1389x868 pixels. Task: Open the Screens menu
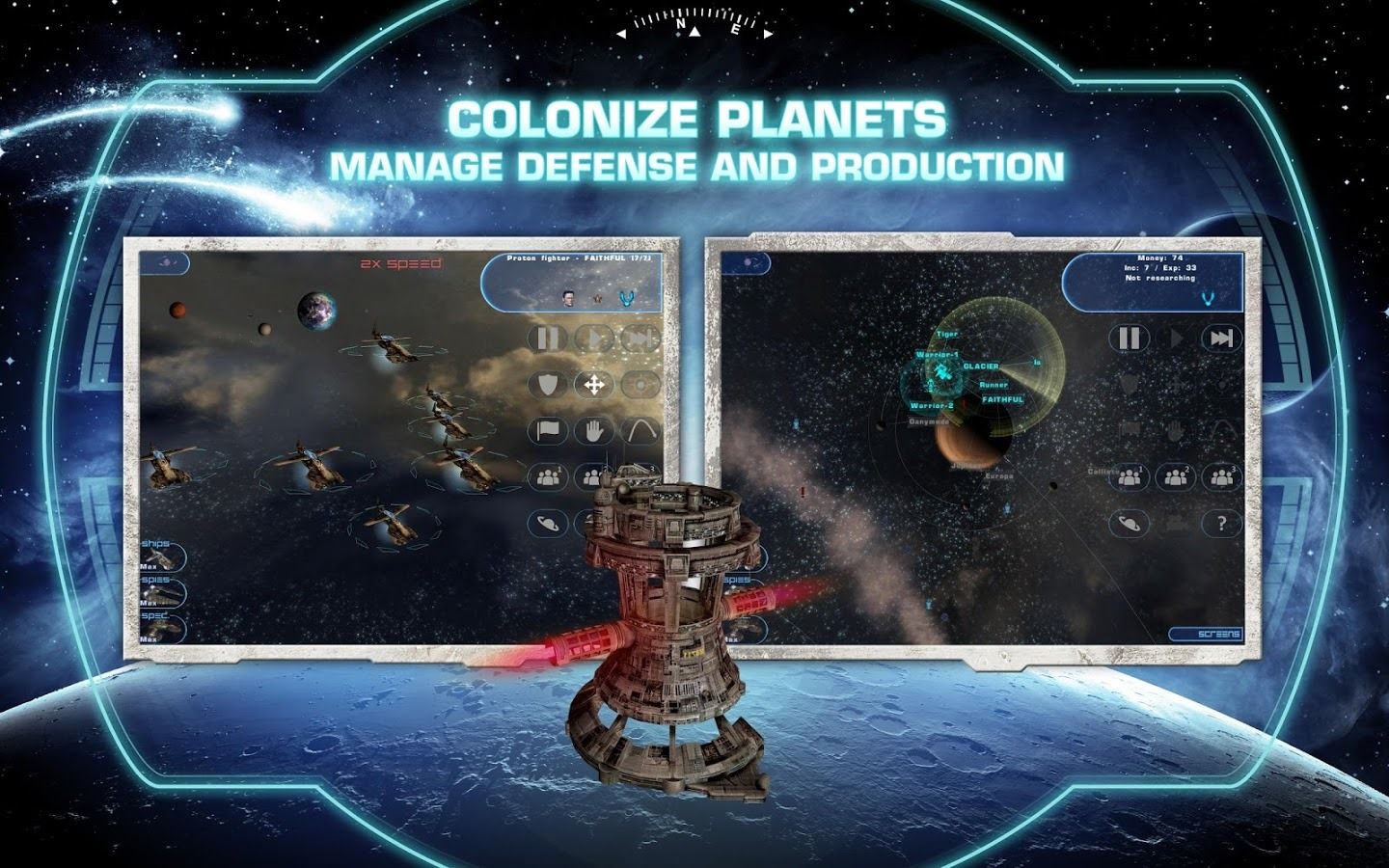point(1206,632)
